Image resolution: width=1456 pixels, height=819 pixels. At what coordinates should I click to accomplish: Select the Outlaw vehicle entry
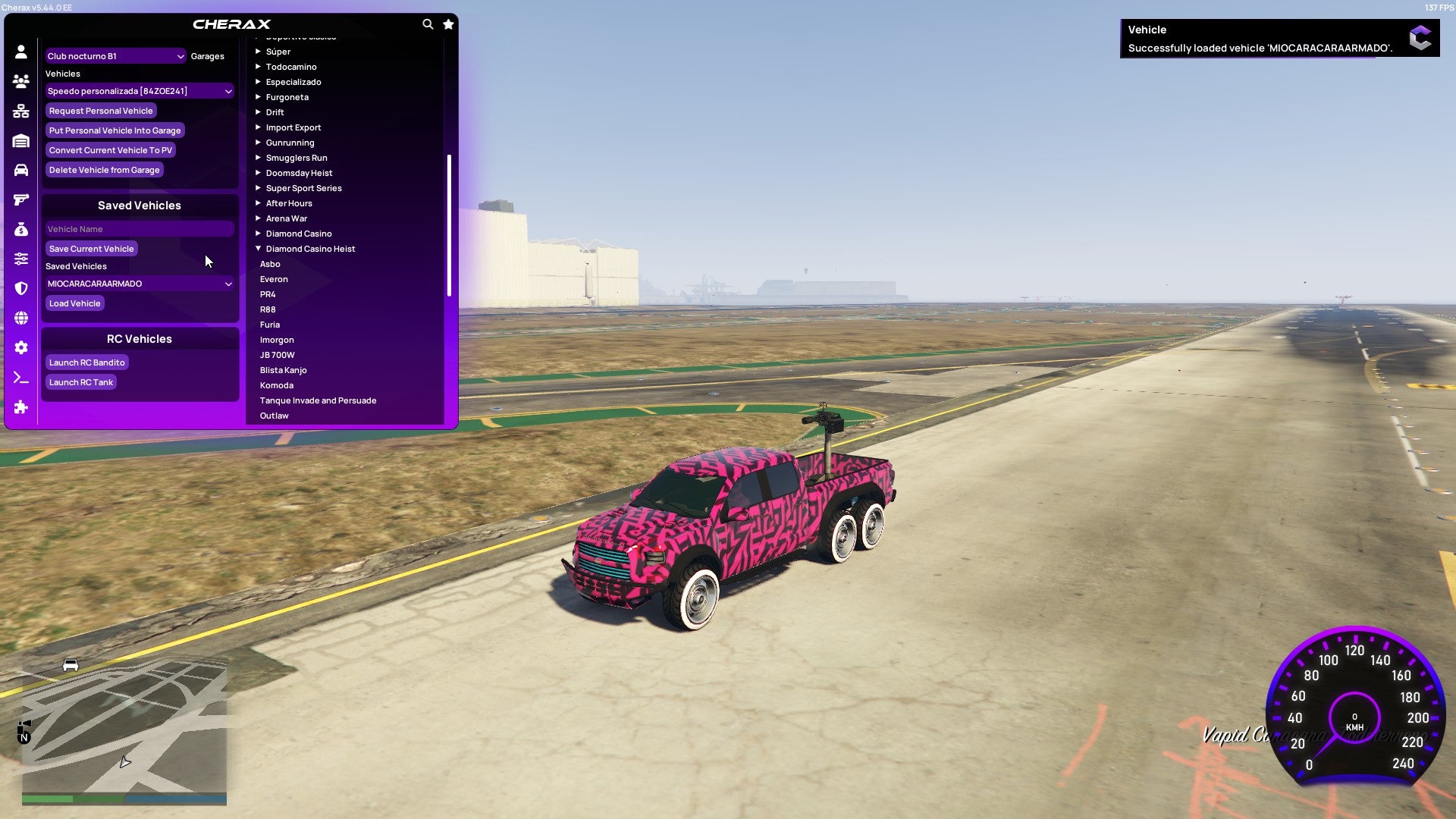(274, 415)
